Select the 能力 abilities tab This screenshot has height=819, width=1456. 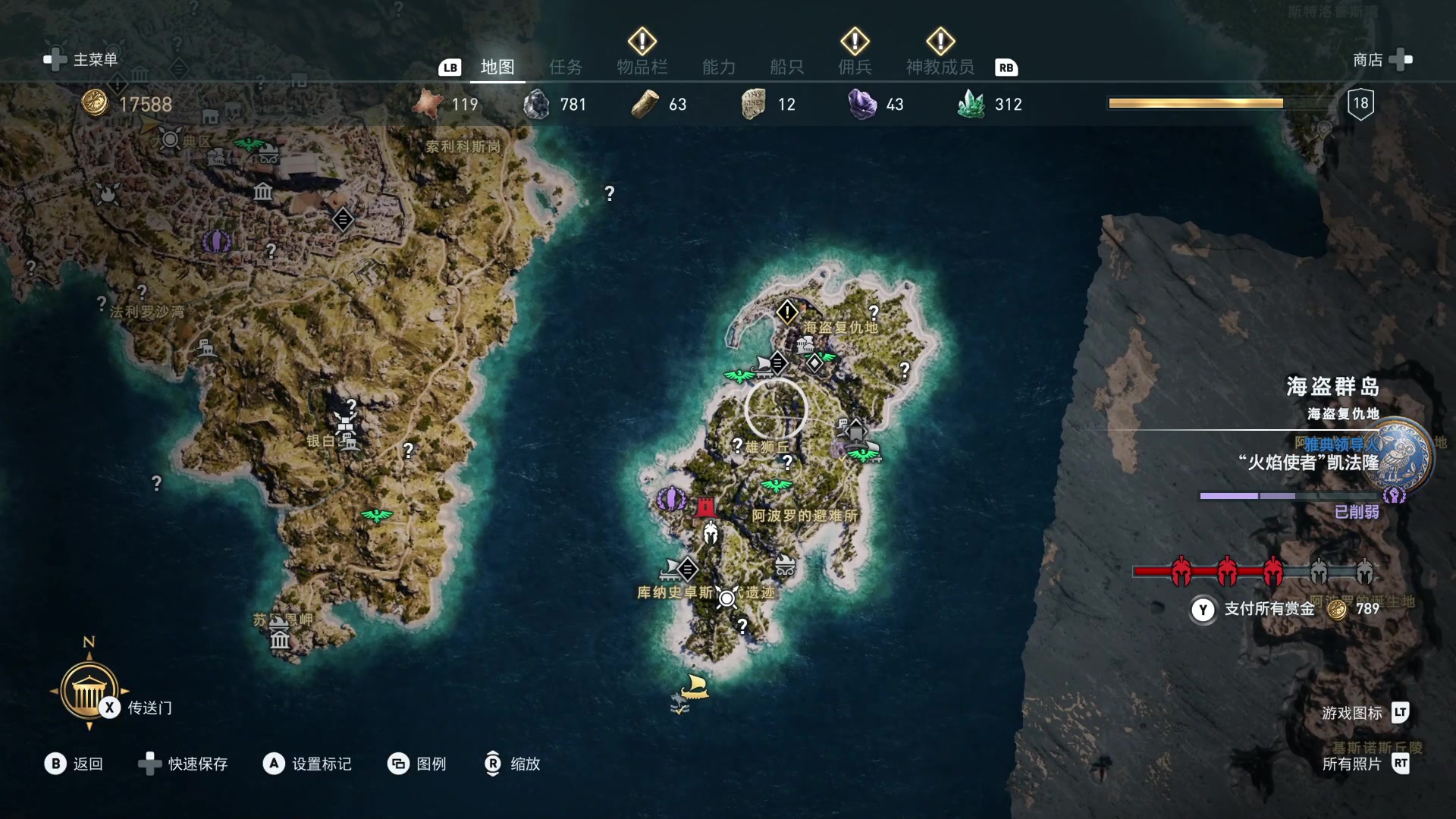pyautogui.click(x=718, y=67)
